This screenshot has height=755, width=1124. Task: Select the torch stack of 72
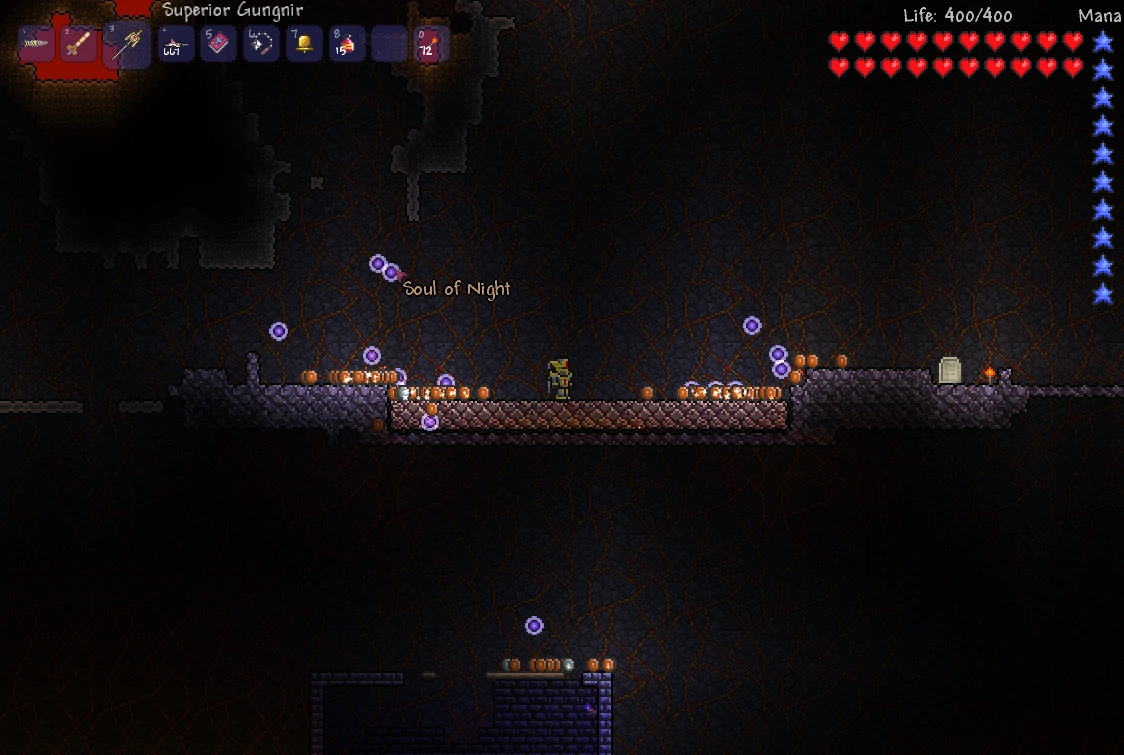click(431, 44)
